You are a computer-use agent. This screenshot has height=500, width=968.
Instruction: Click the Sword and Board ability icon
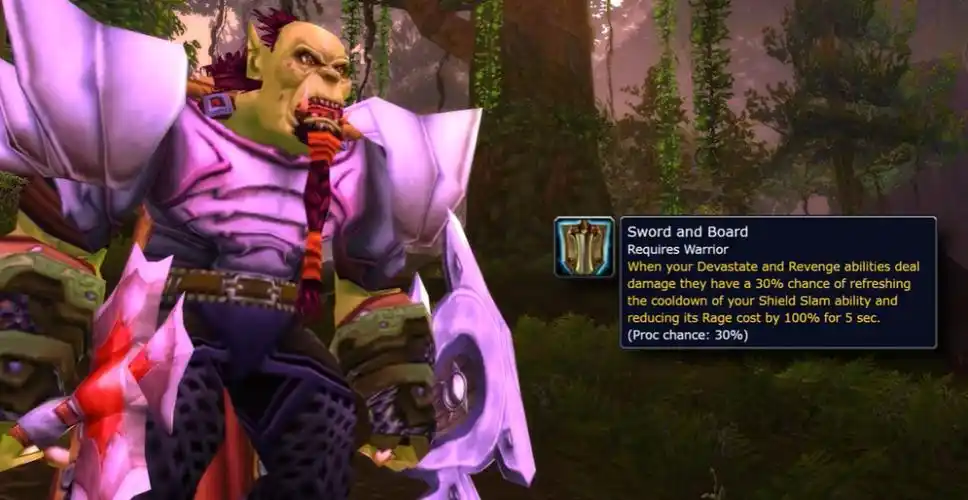(x=584, y=247)
